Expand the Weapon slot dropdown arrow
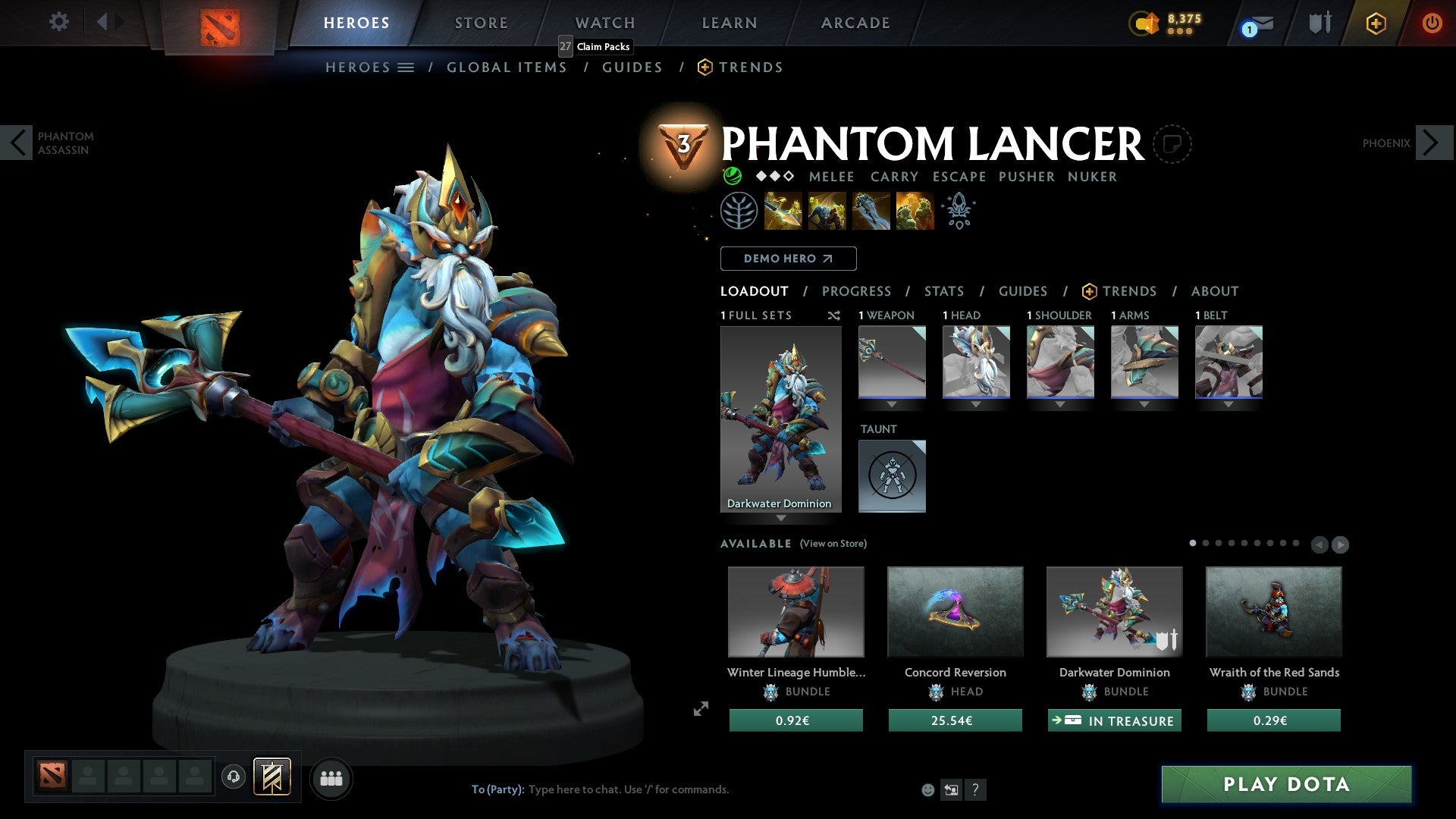The image size is (1456, 819). (x=892, y=405)
